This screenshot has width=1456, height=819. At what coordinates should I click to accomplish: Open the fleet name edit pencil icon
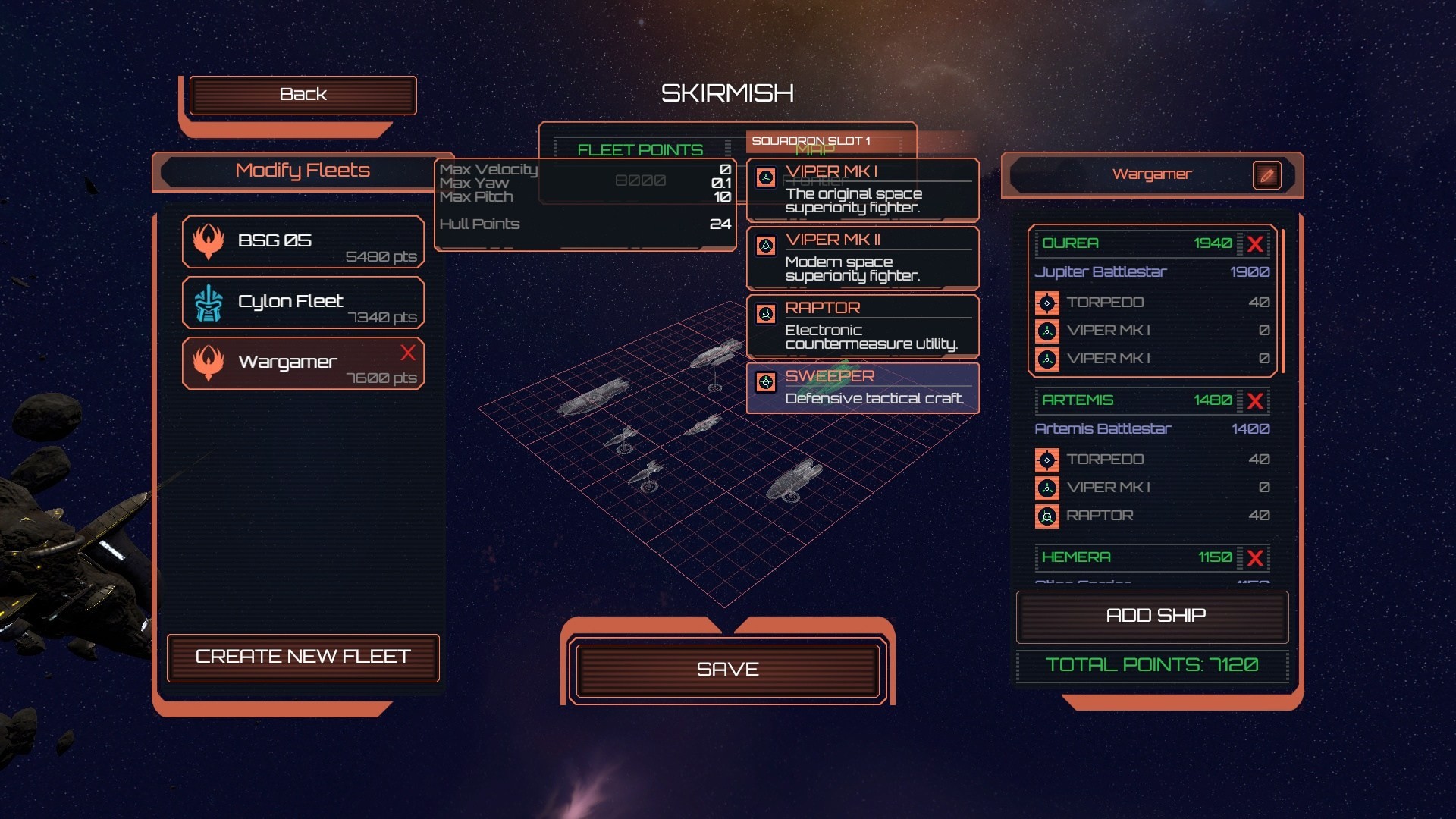(1267, 174)
